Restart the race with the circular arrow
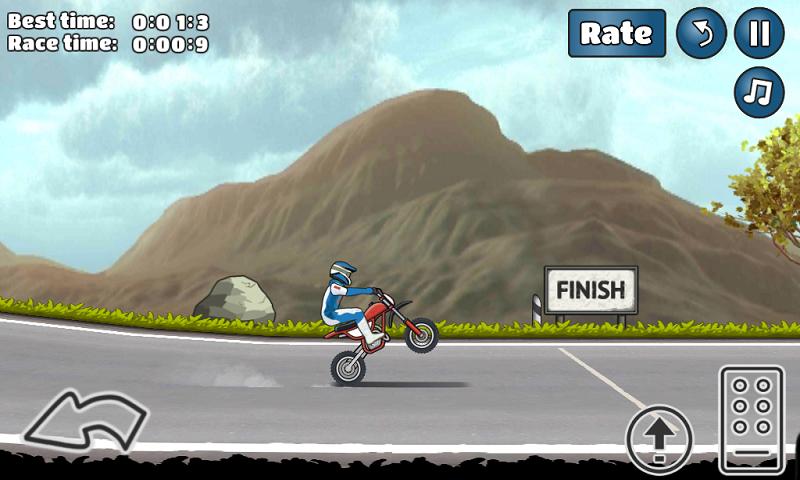The height and width of the screenshot is (480, 800). (701, 34)
